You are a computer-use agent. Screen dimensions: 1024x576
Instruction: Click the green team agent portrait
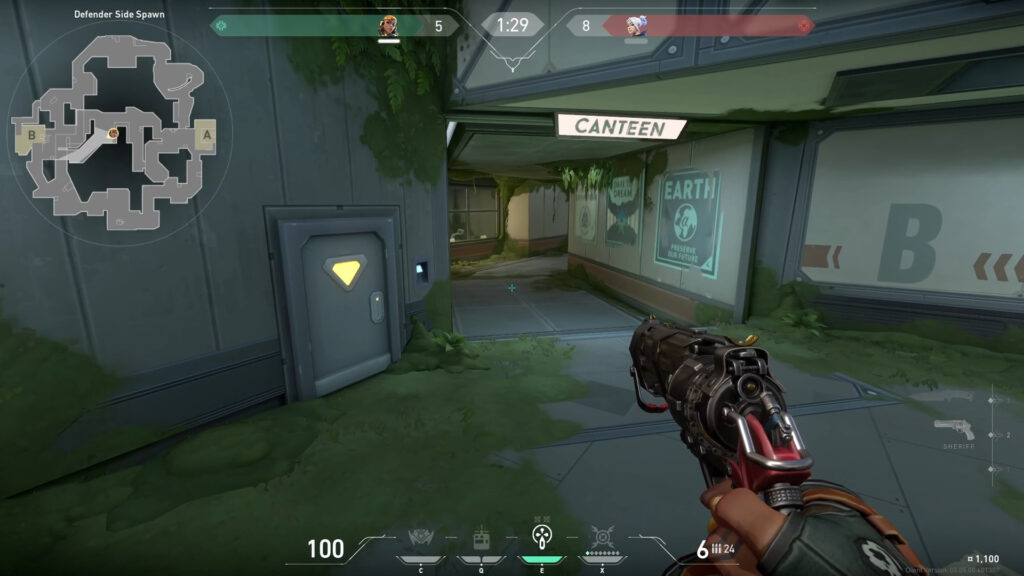(388, 26)
